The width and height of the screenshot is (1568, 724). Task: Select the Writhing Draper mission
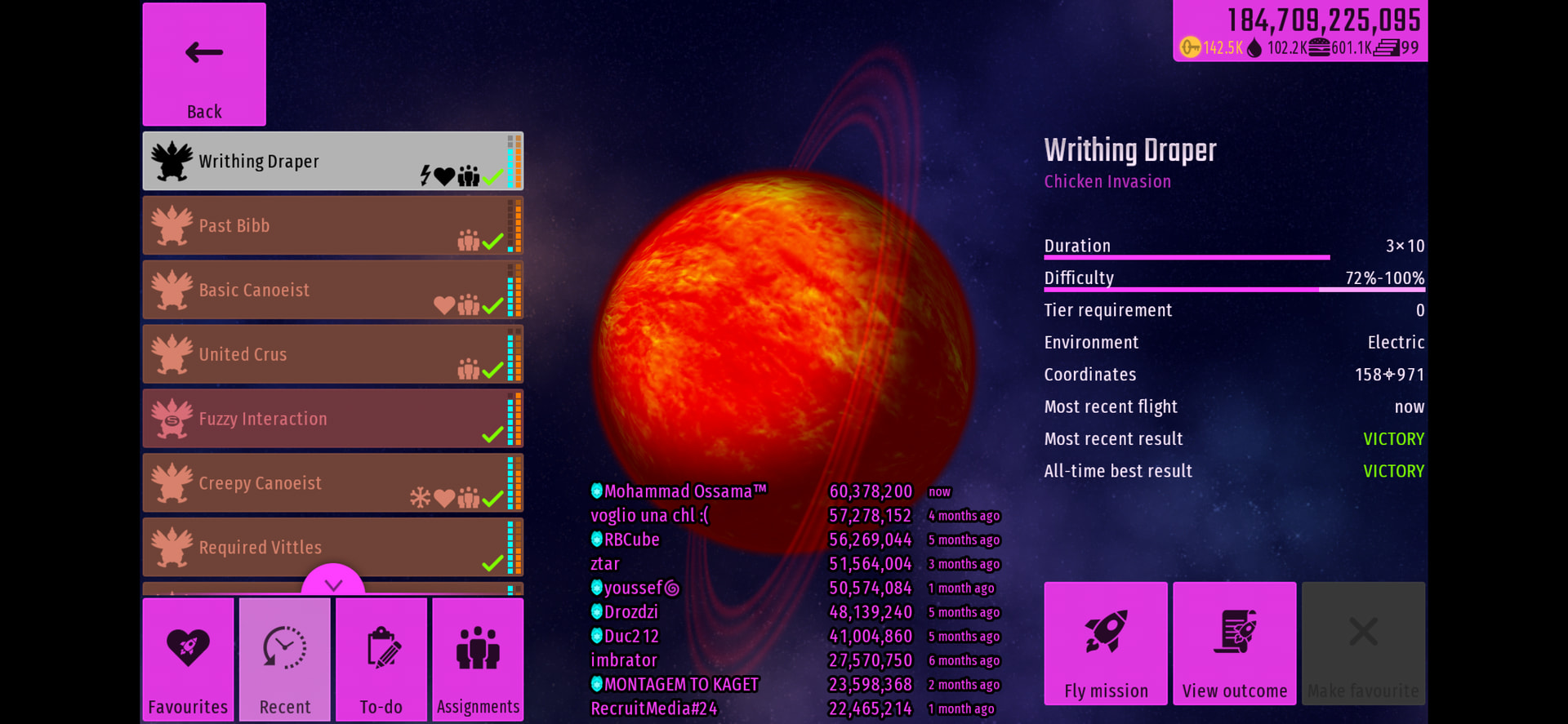332,162
